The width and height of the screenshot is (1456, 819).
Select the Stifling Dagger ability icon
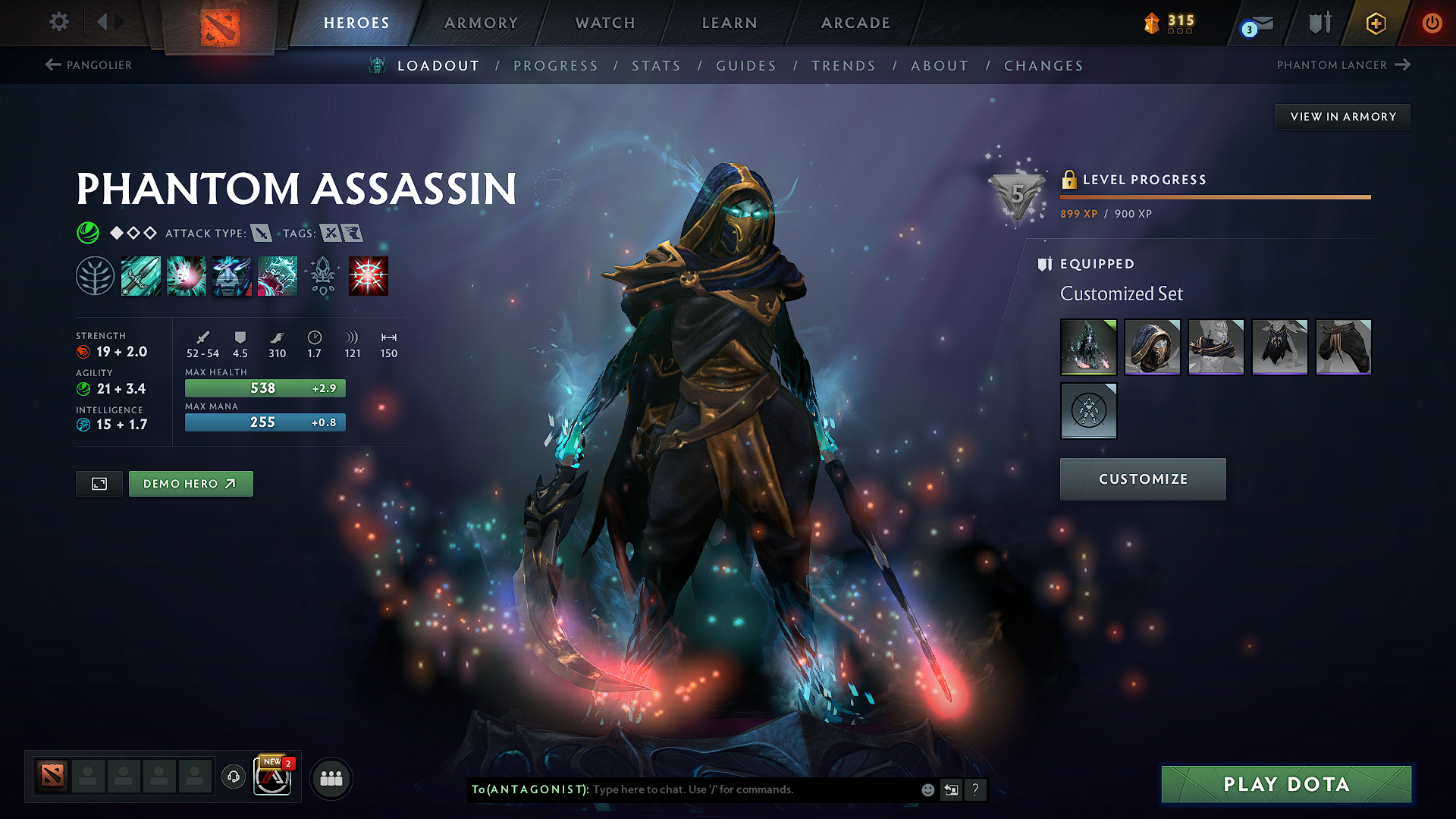point(141,275)
